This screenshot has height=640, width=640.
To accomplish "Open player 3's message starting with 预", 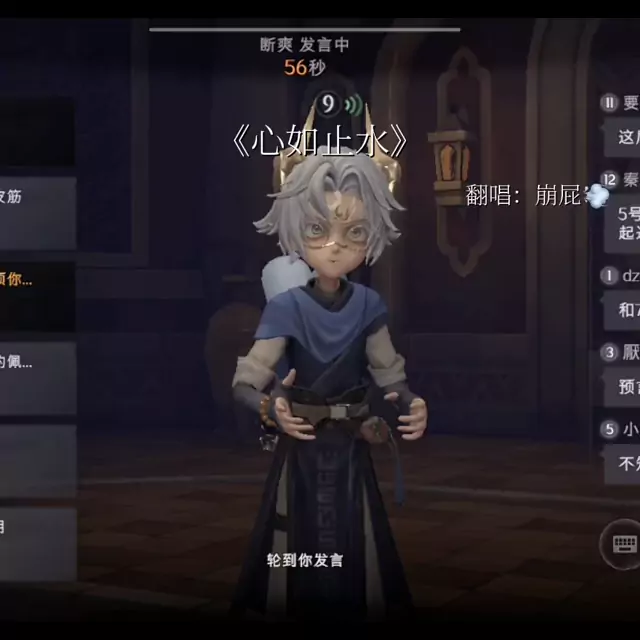I will tap(623, 387).
